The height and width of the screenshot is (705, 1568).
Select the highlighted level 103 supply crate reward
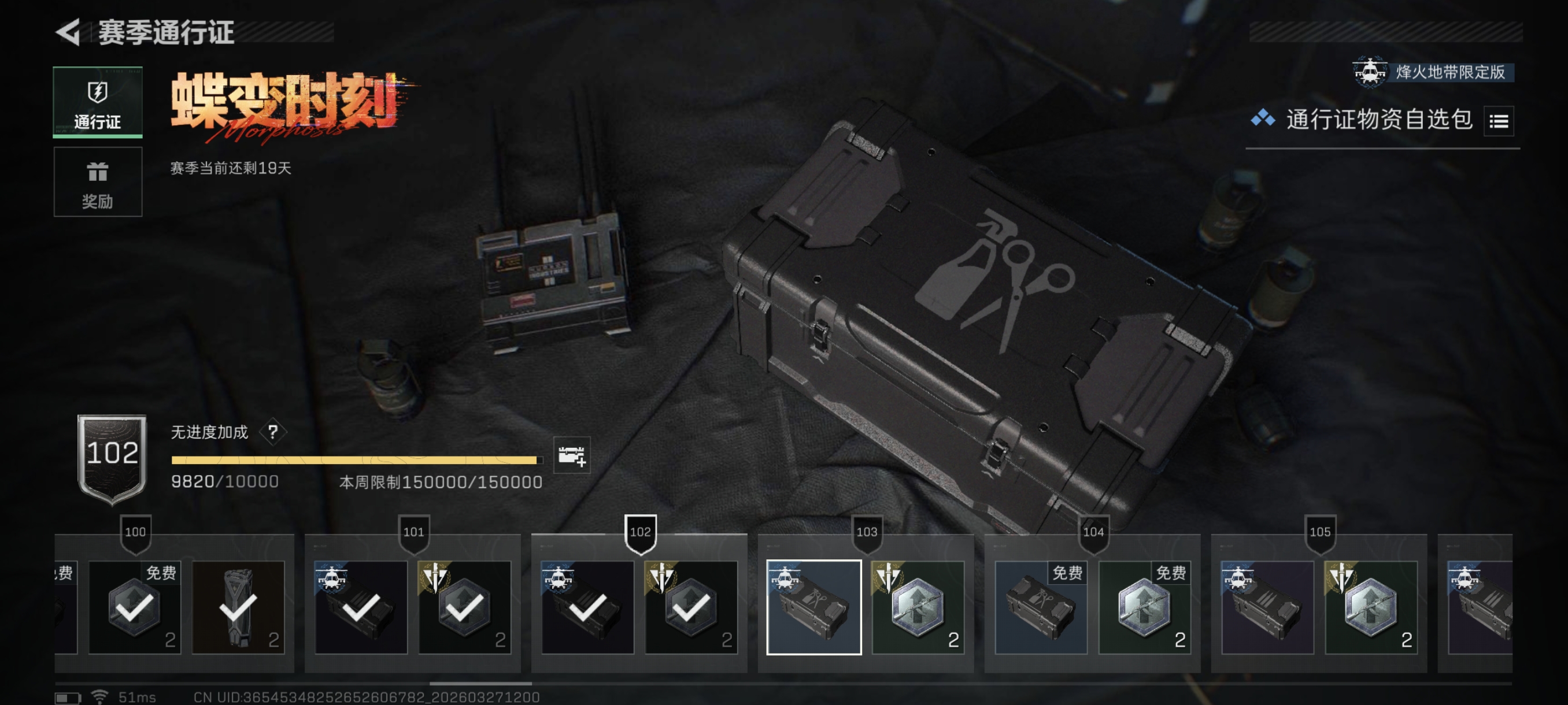click(x=813, y=607)
